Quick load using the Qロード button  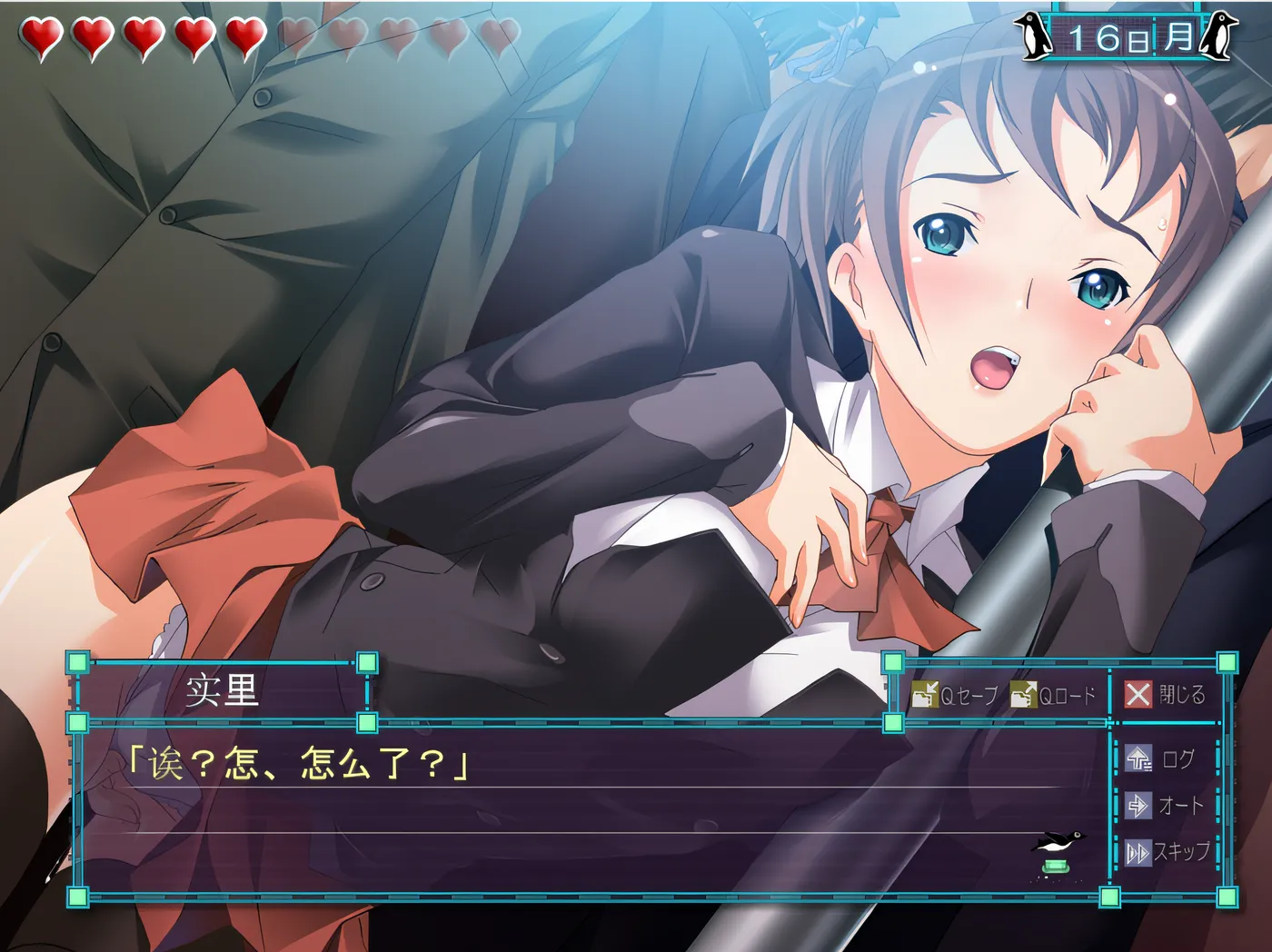[x=1055, y=696]
